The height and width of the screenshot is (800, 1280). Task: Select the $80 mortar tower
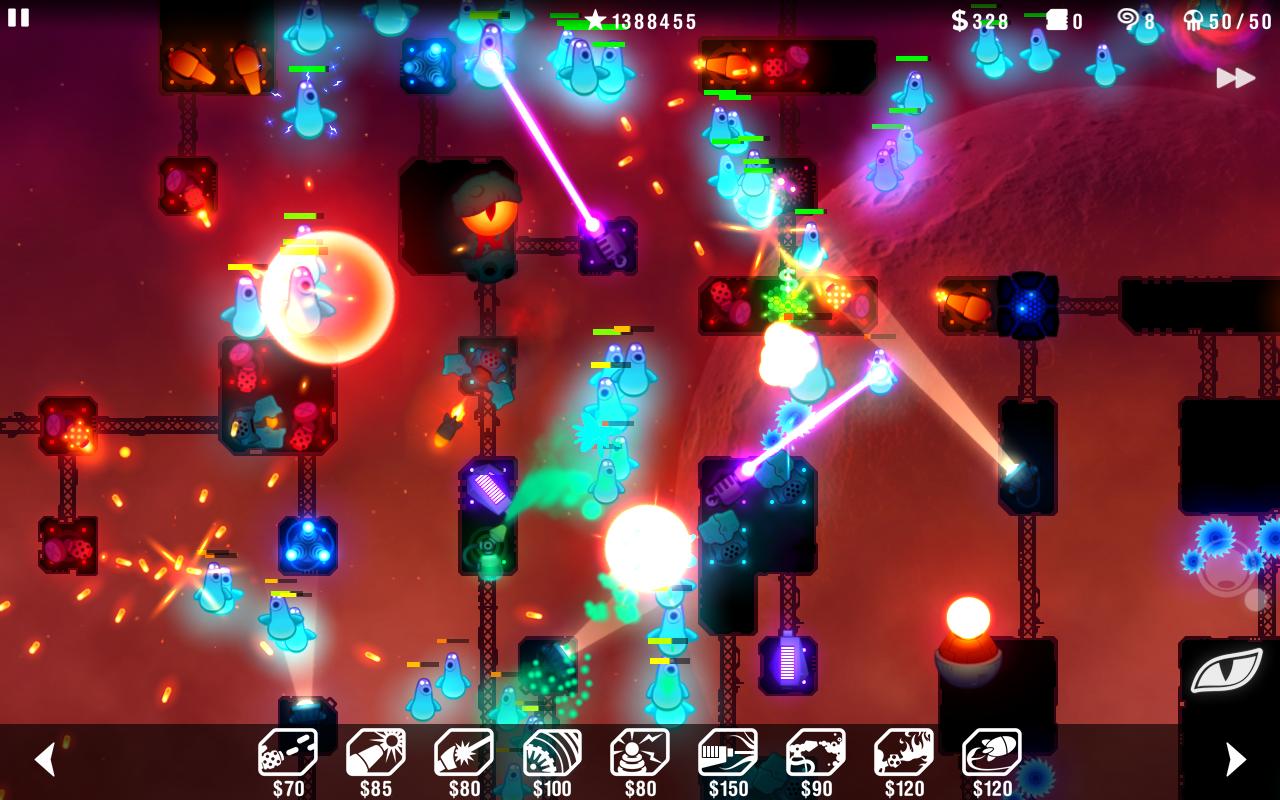(639, 753)
